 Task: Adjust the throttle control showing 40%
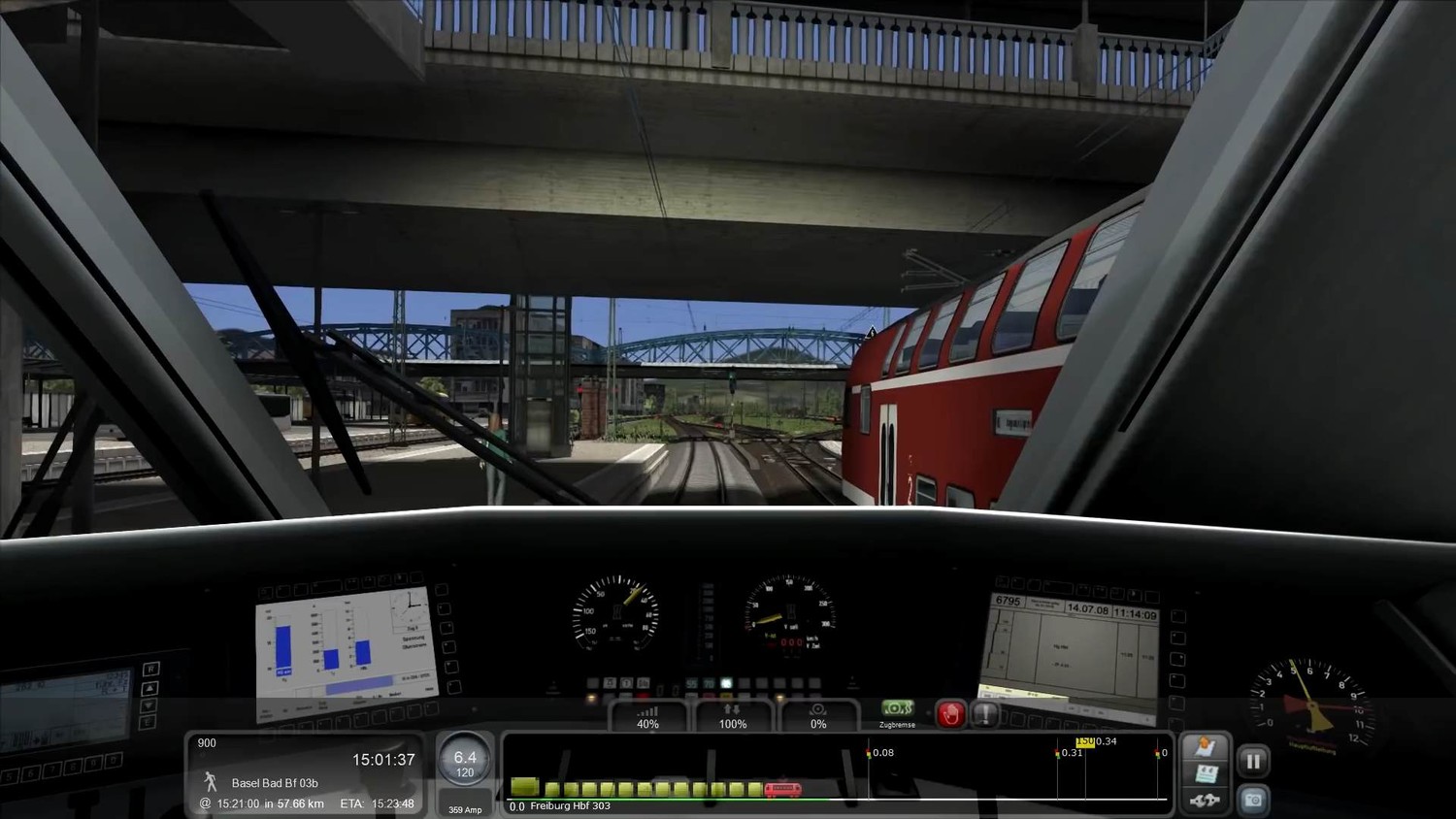tap(647, 716)
